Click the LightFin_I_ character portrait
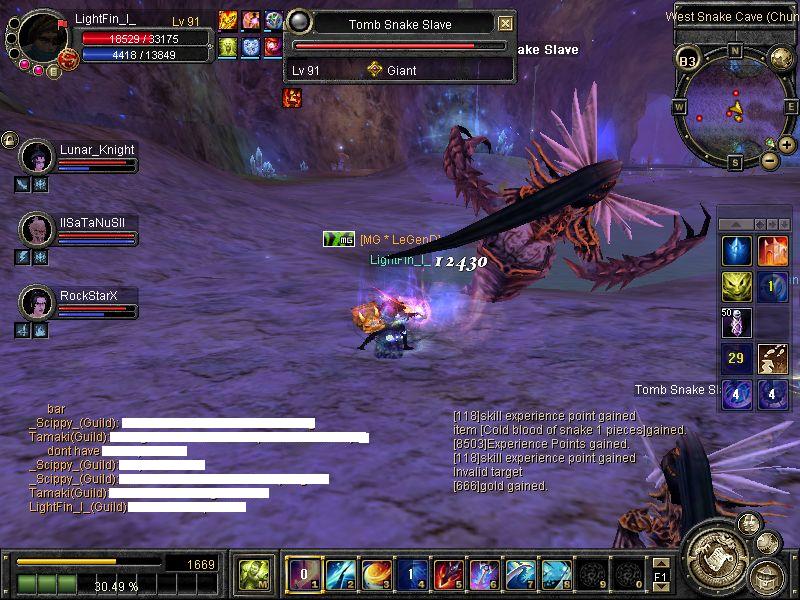This screenshot has height=600, width=800. pyautogui.click(x=42, y=37)
